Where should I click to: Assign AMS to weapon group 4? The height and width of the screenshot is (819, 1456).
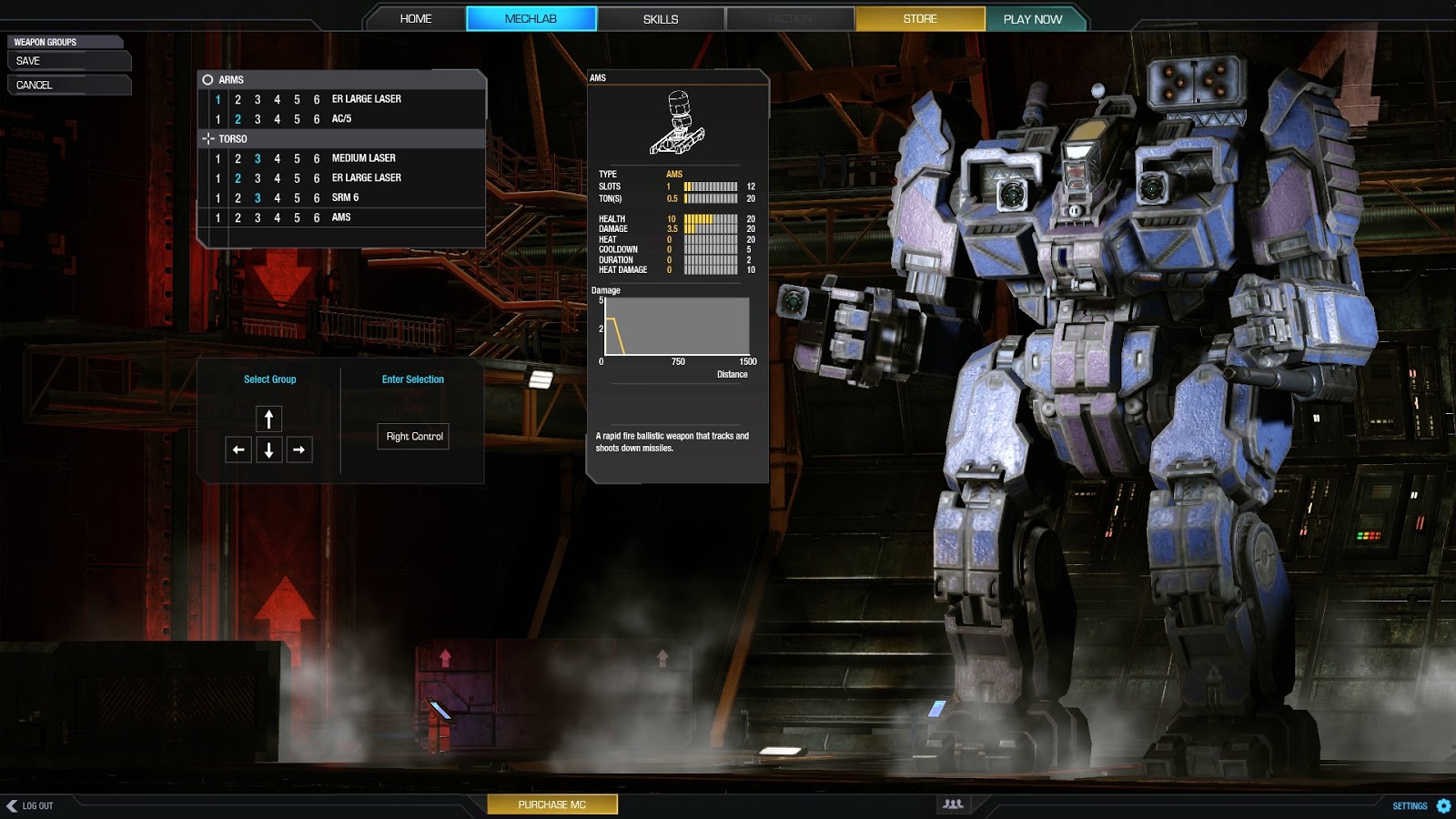click(278, 217)
